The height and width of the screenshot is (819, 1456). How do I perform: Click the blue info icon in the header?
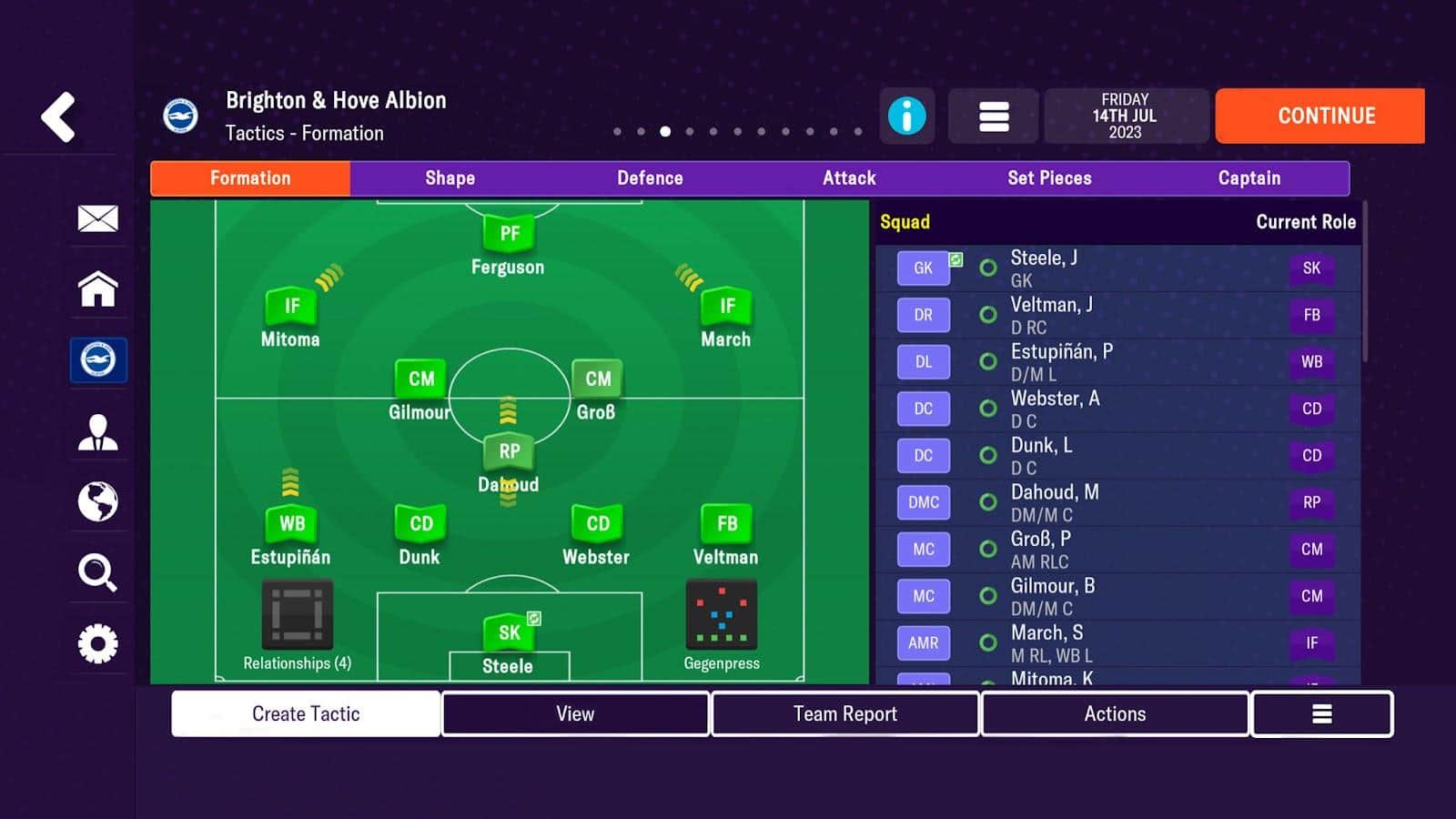click(x=906, y=116)
